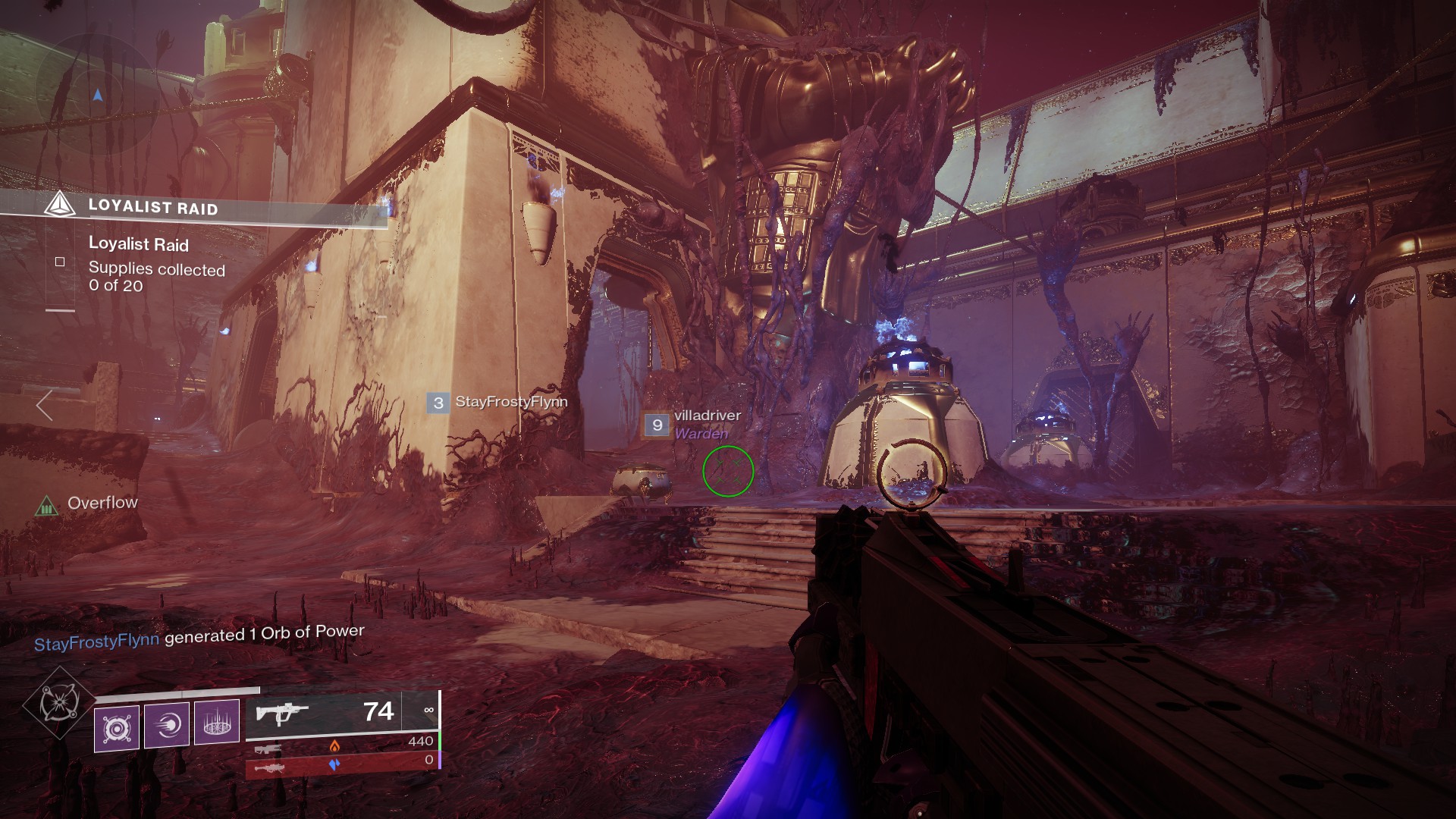Toggle the Supplies collected objective checkbox
The width and height of the screenshot is (1456, 819).
[60, 262]
